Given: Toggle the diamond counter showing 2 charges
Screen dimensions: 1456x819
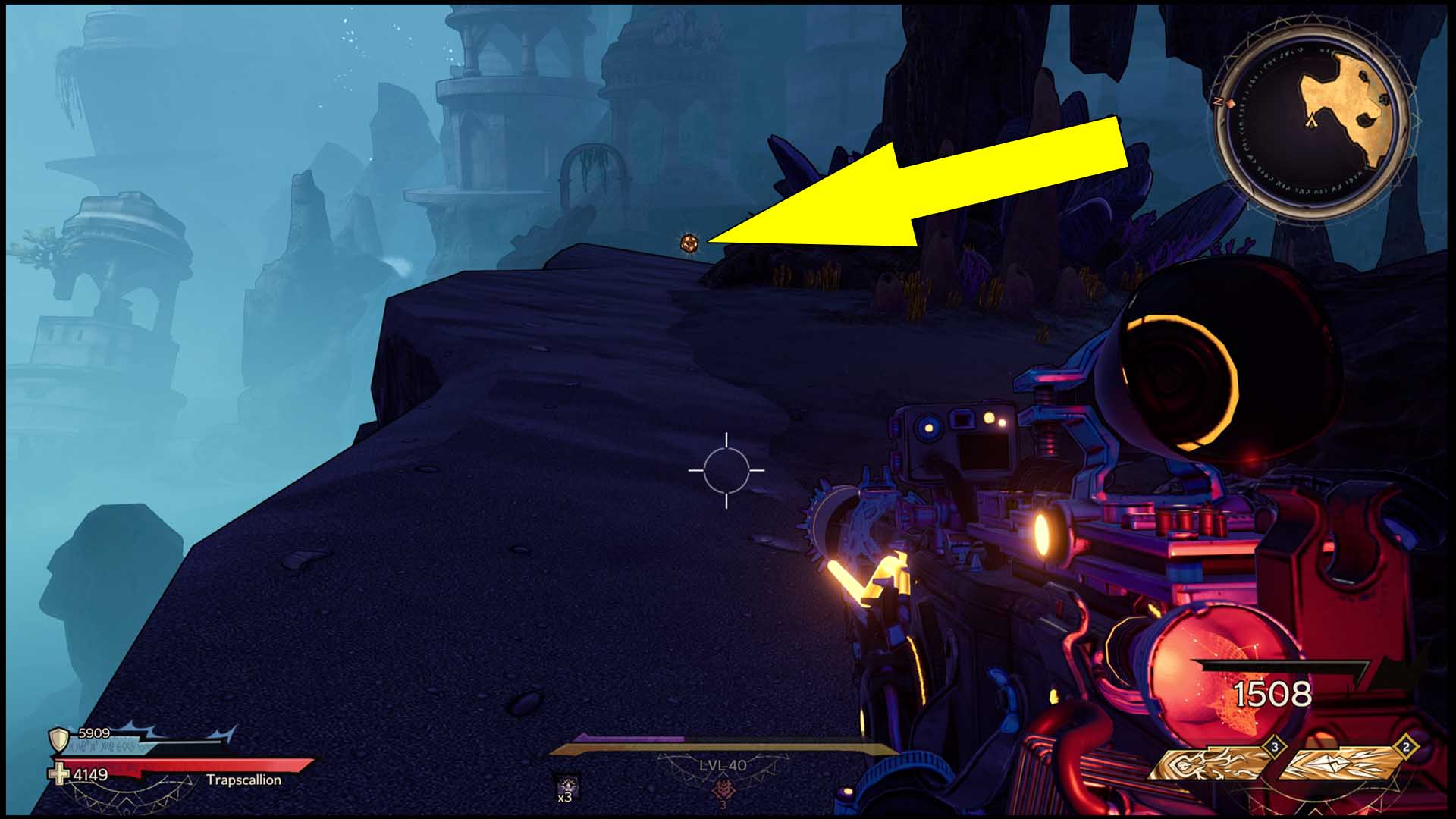Looking at the screenshot, I should point(1405,746).
